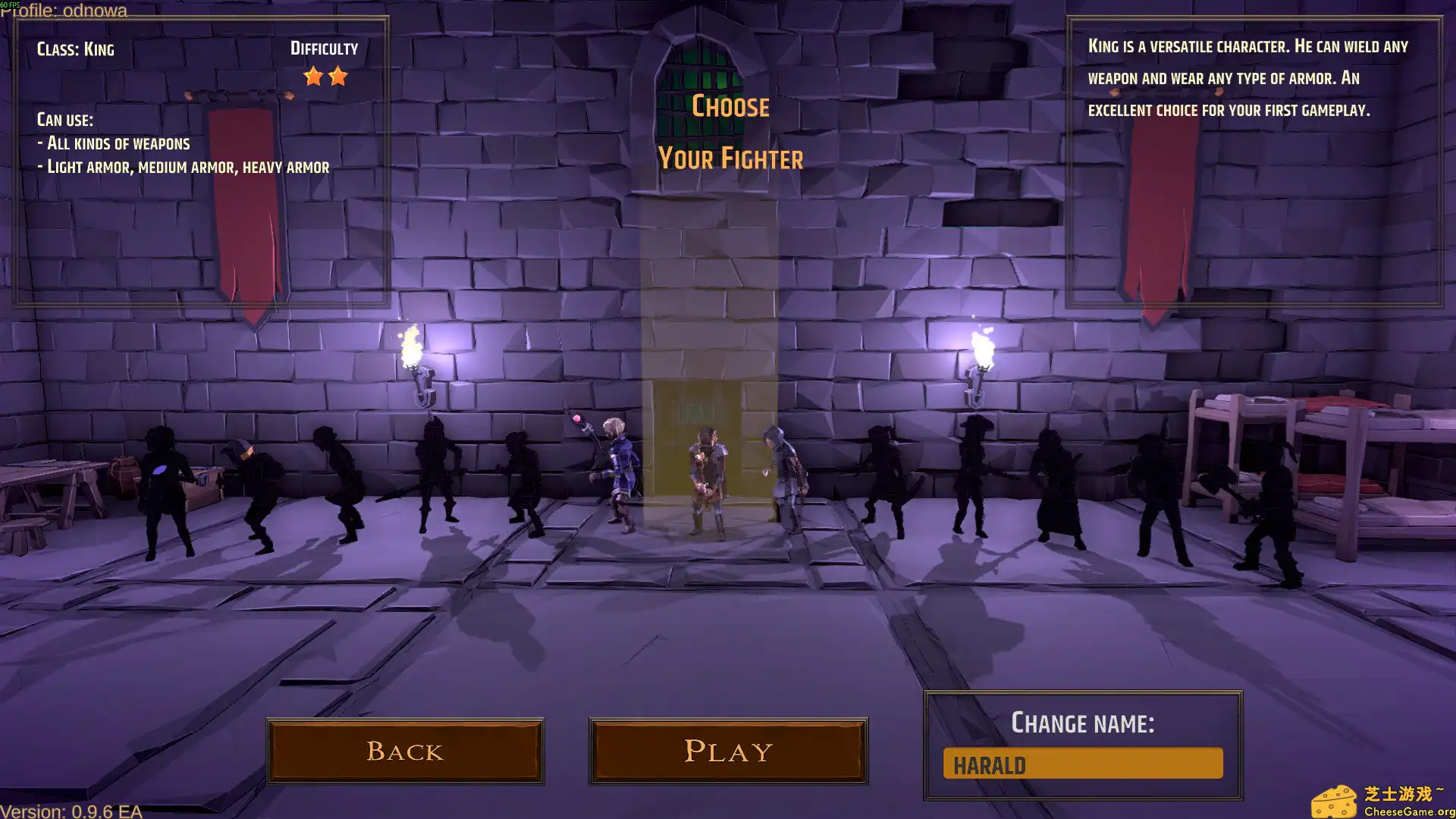Go back with the Back button

tap(405, 751)
